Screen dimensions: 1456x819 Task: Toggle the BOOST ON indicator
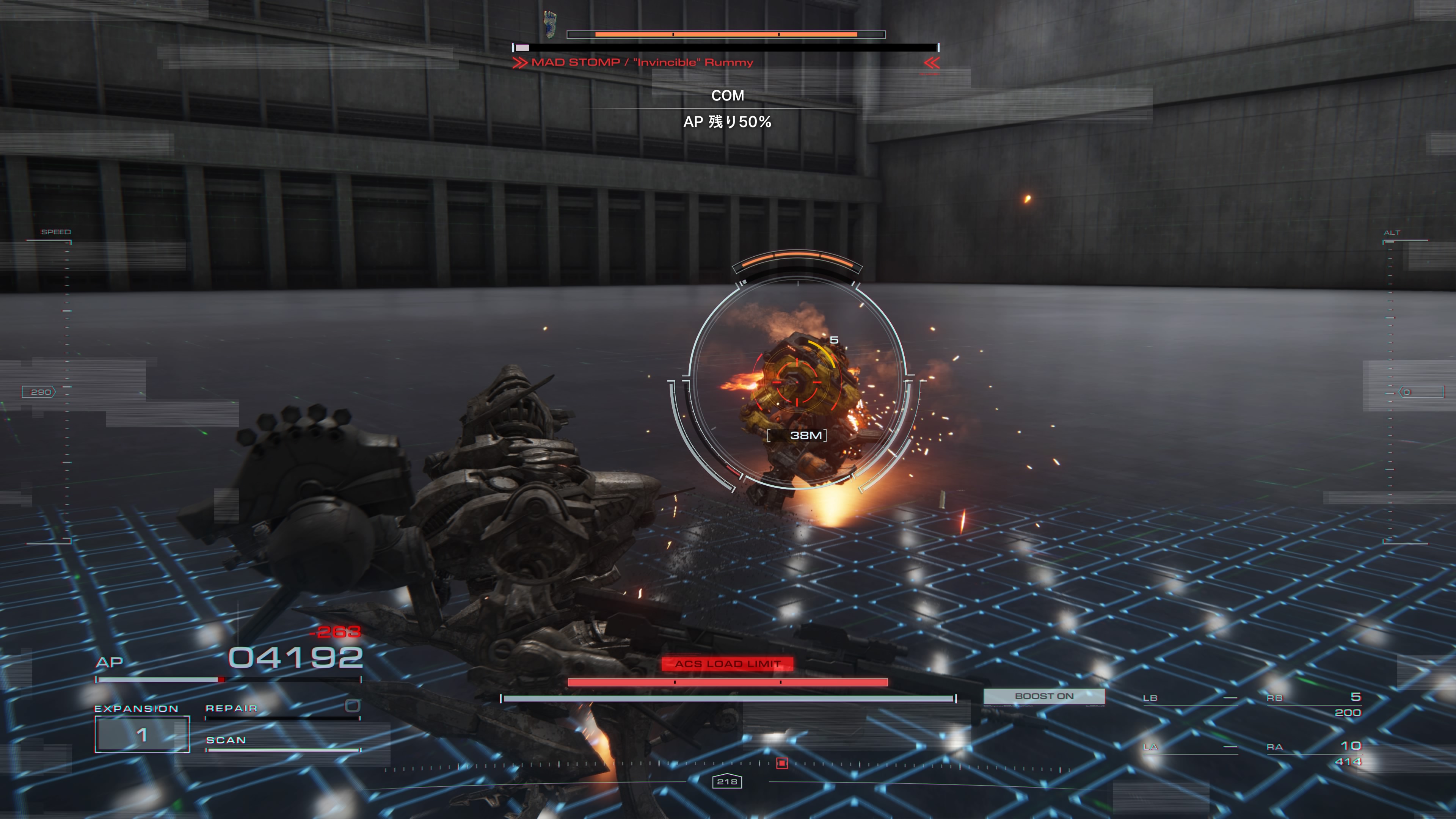[x=1044, y=697]
